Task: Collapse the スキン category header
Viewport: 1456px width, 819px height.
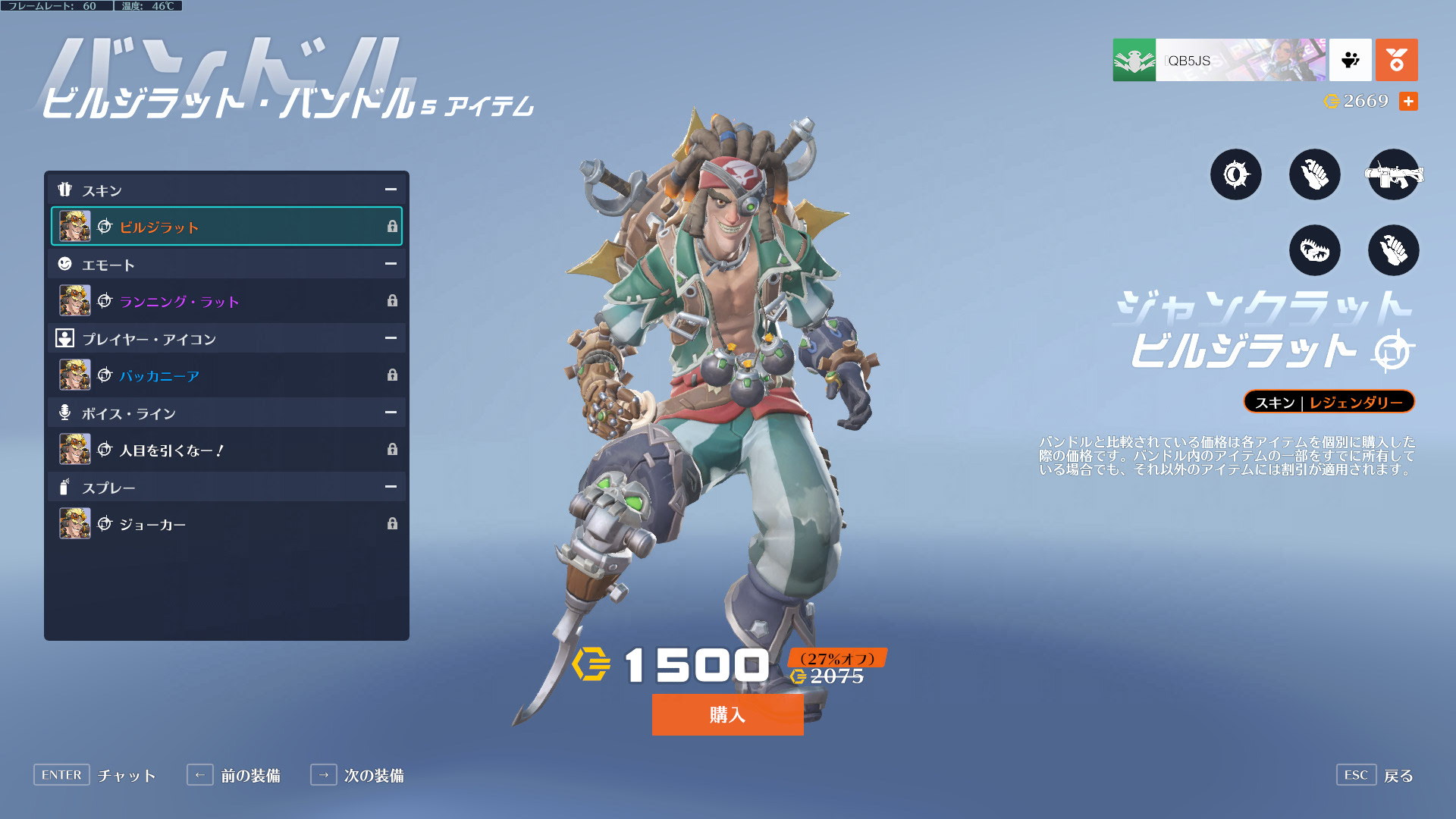Action: [x=391, y=190]
